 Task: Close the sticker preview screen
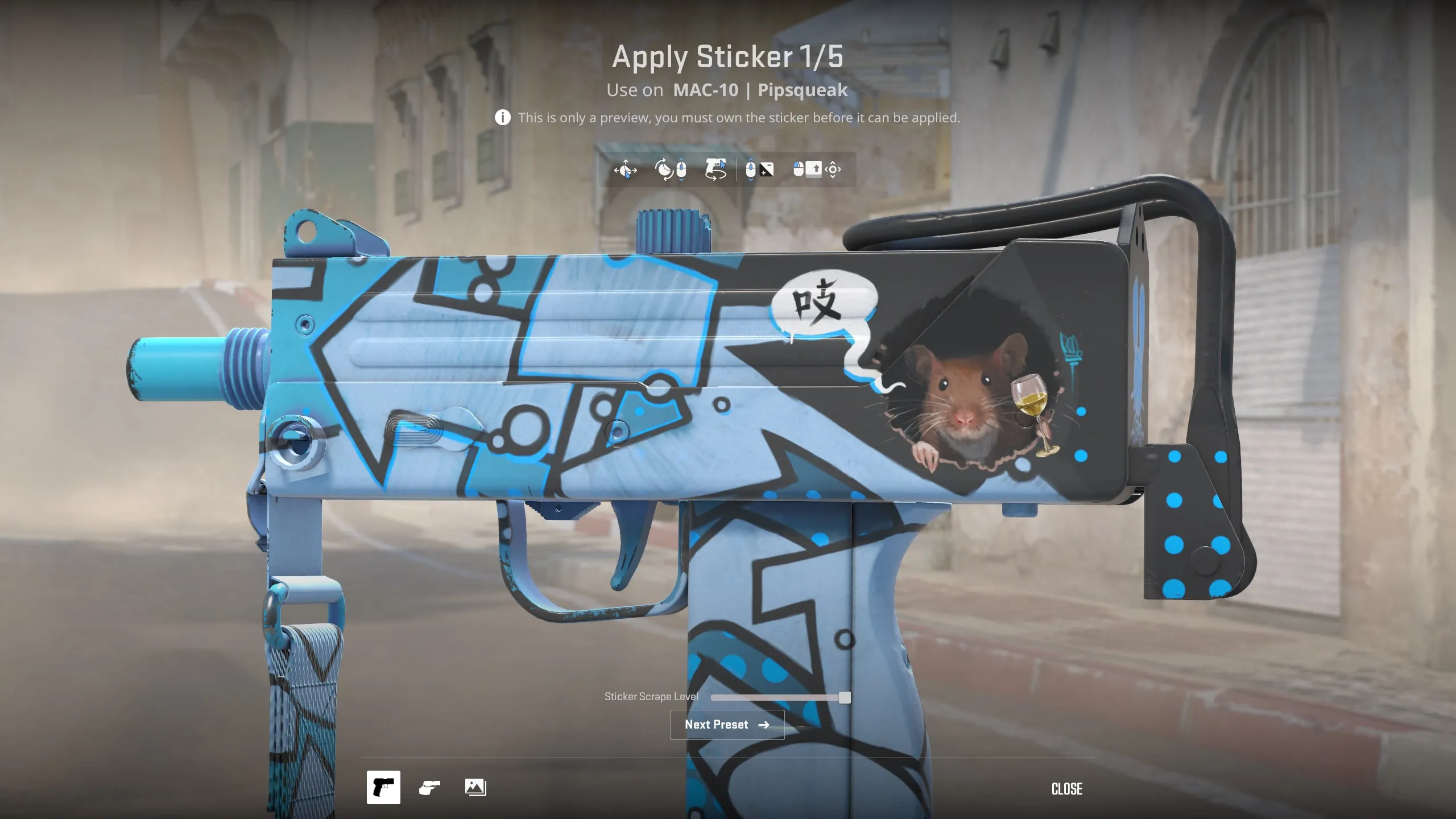1066,788
